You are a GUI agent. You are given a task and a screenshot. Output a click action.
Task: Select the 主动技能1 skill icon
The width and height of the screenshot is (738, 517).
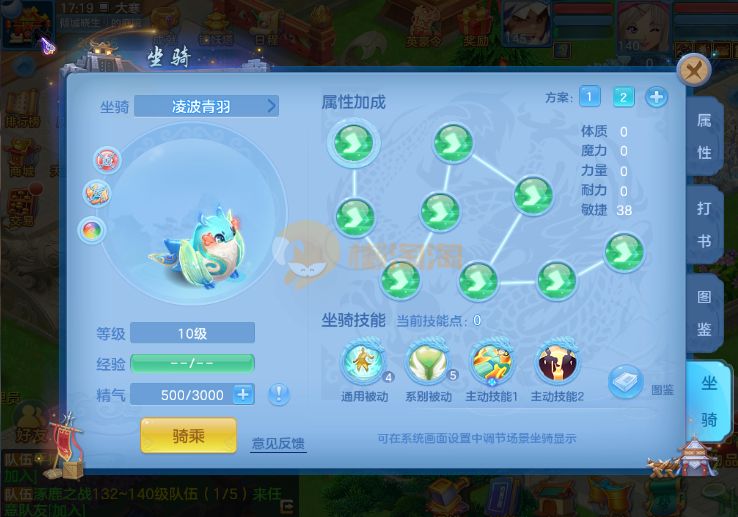492,362
